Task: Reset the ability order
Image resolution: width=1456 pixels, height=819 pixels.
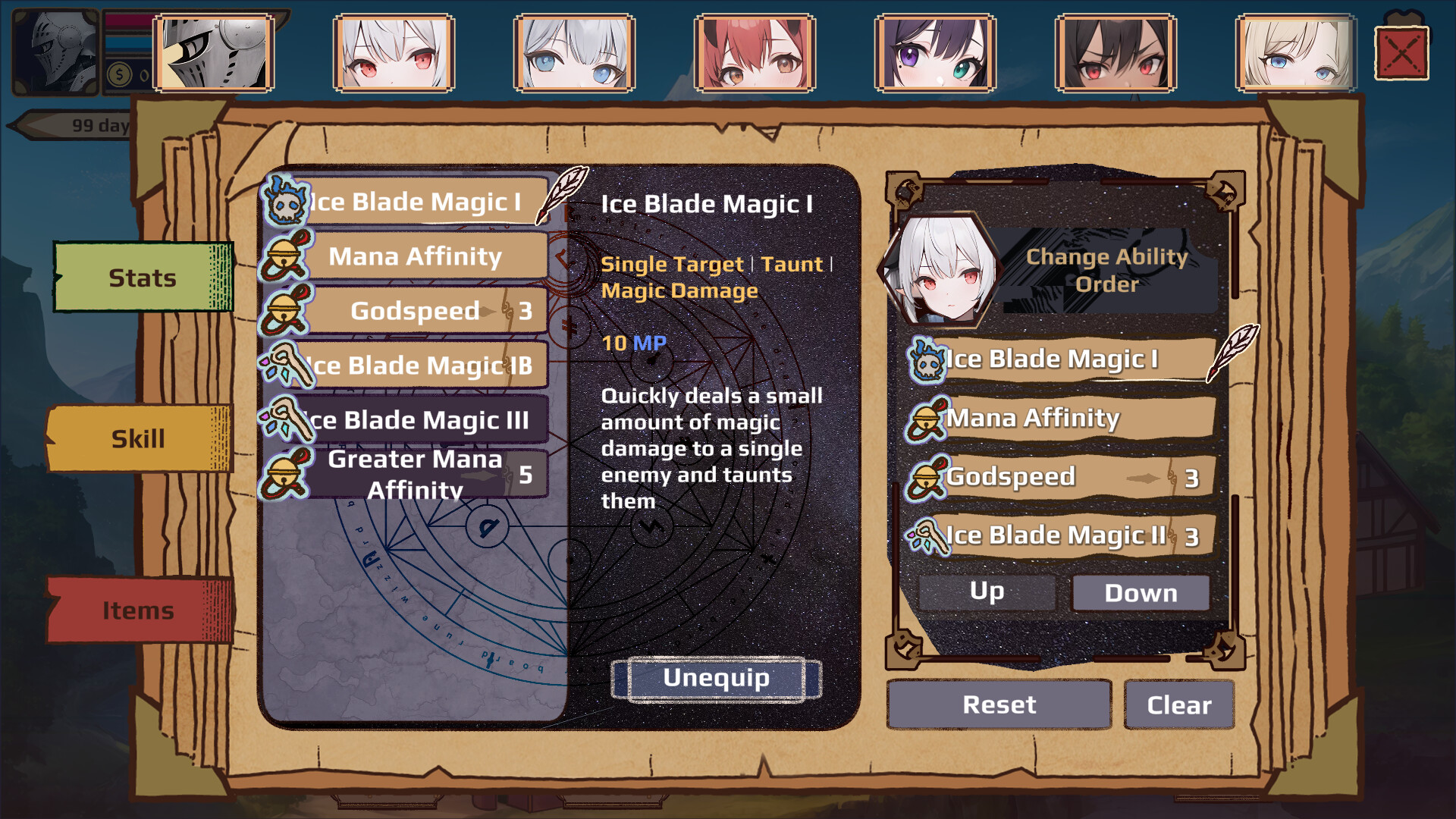Action: (x=999, y=705)
